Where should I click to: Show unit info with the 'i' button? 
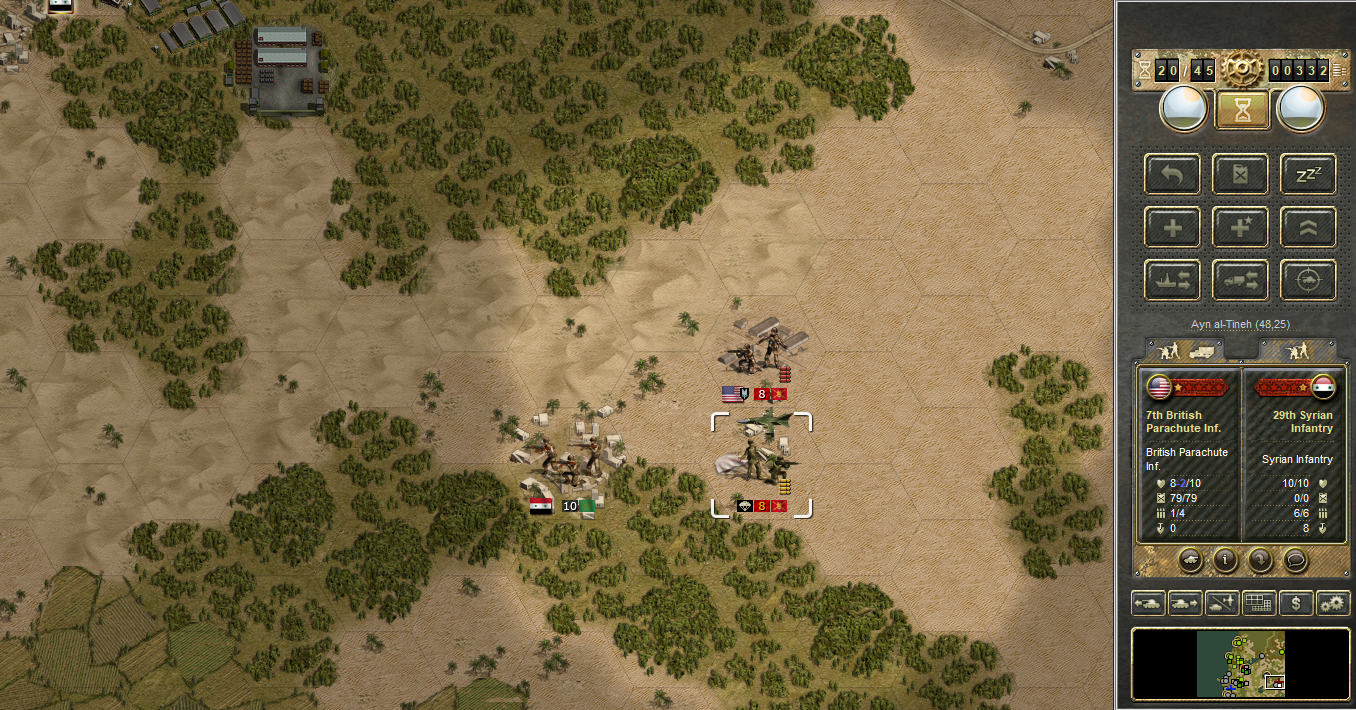pos(1225,559)
